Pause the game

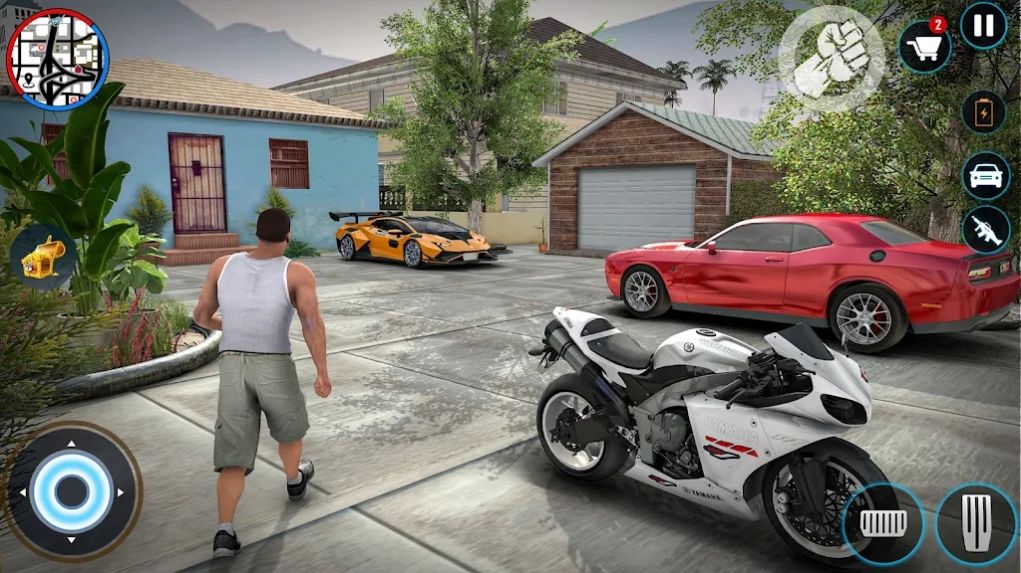click(983, 26)
